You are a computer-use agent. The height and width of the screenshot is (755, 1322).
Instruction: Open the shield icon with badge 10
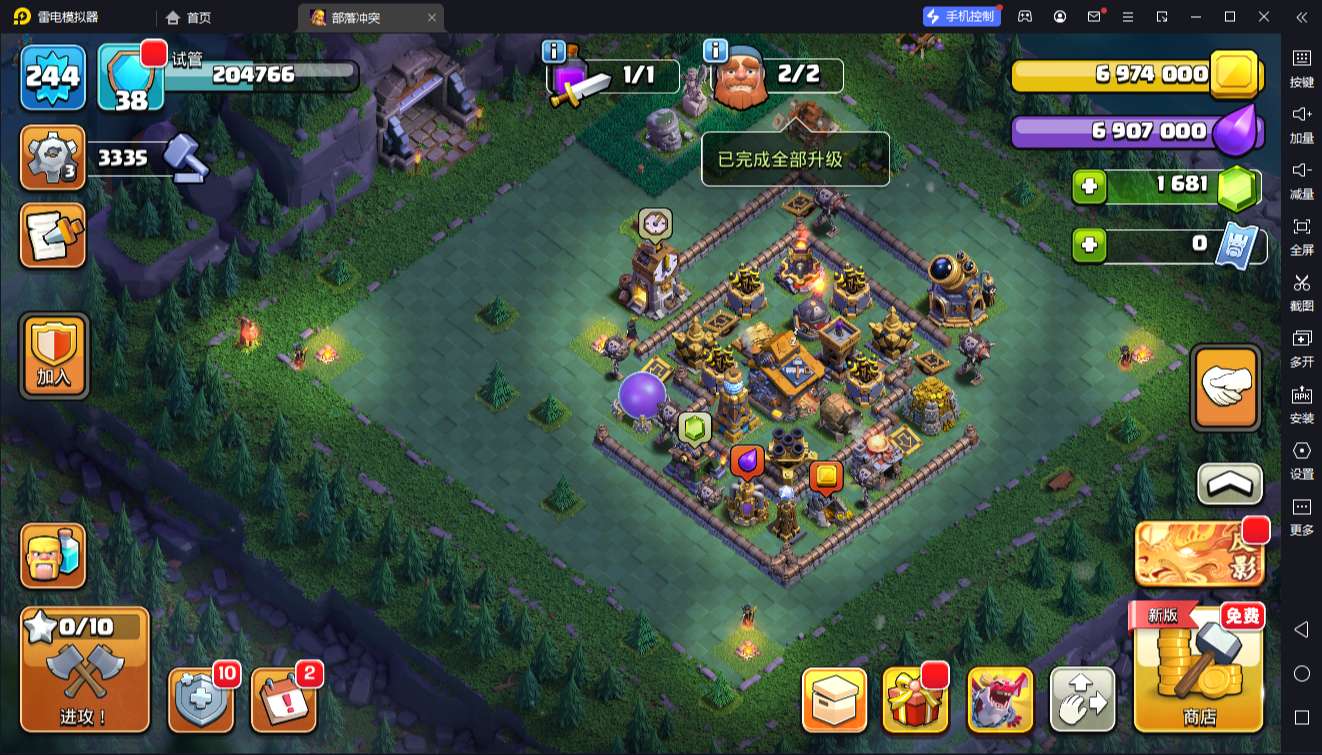[x=201, y=699]
